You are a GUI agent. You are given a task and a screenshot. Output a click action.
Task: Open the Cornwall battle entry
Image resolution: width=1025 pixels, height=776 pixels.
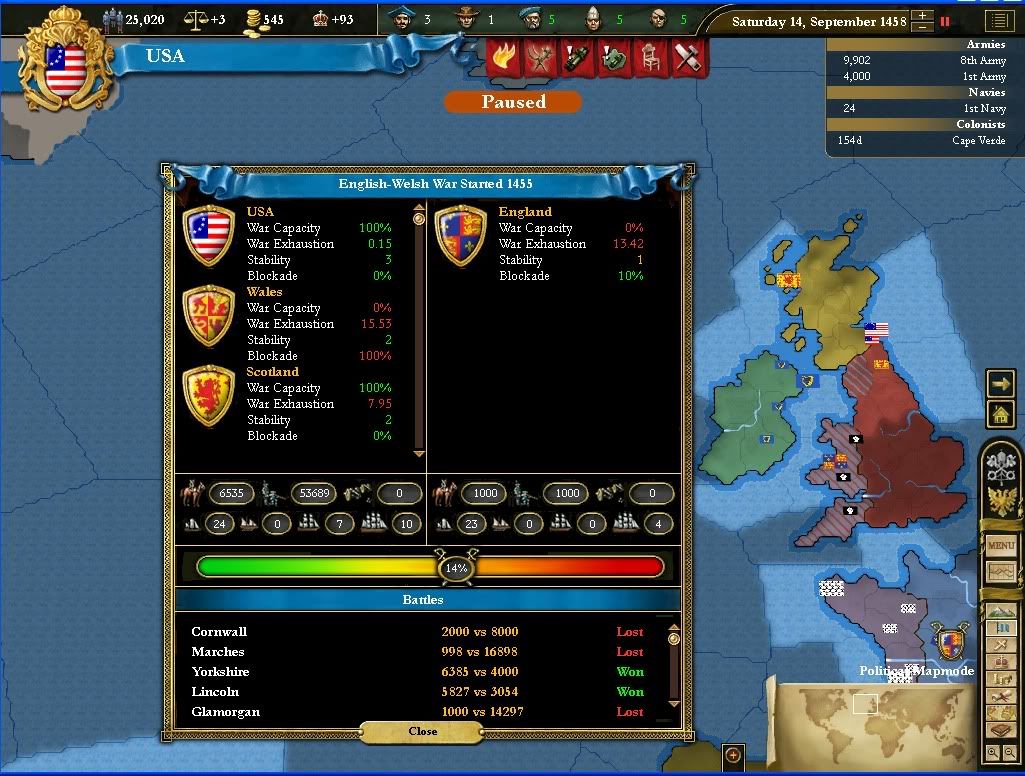point(219,632)
